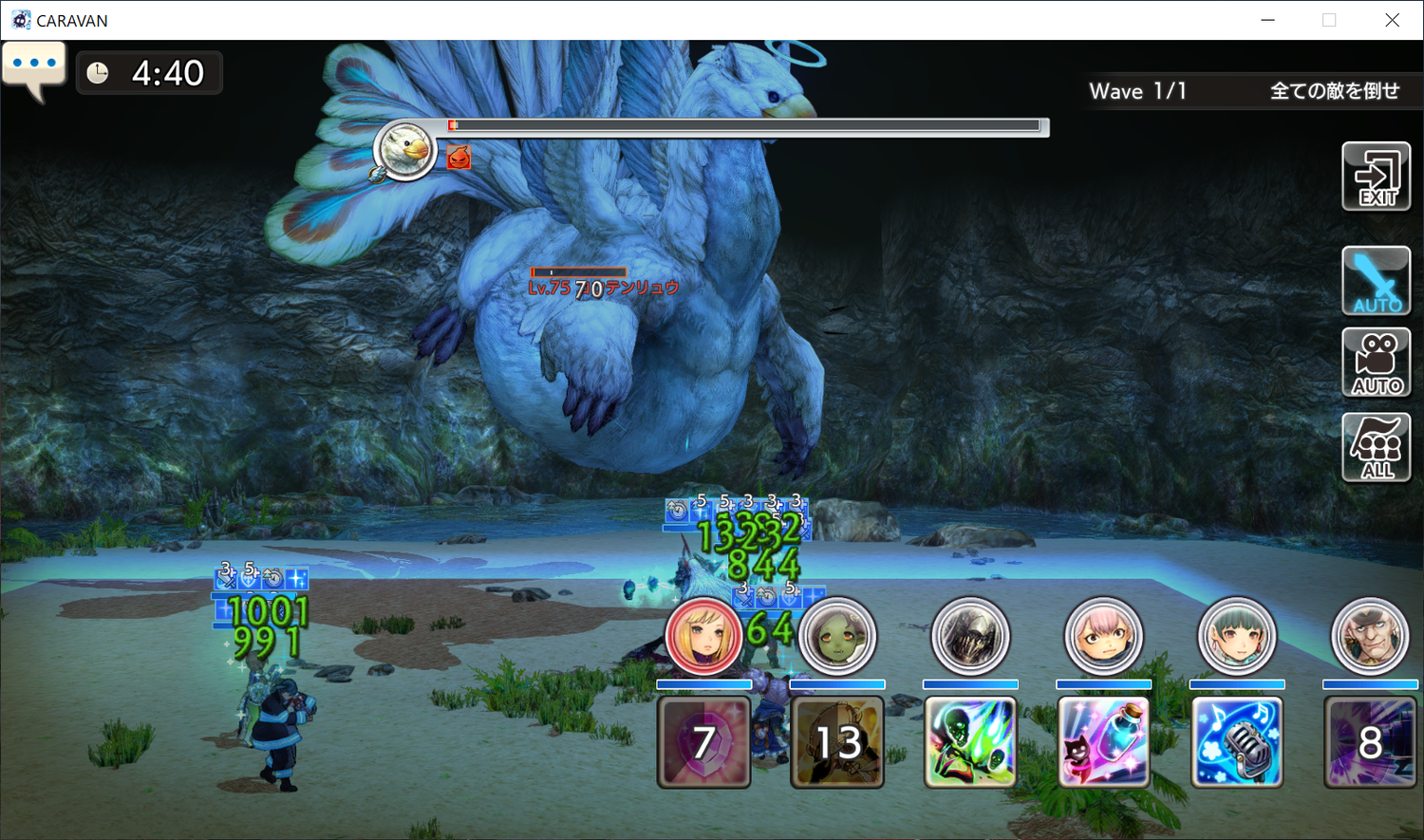
Task: Click the pink gem skill on cooldown 7
Action: 703,742
